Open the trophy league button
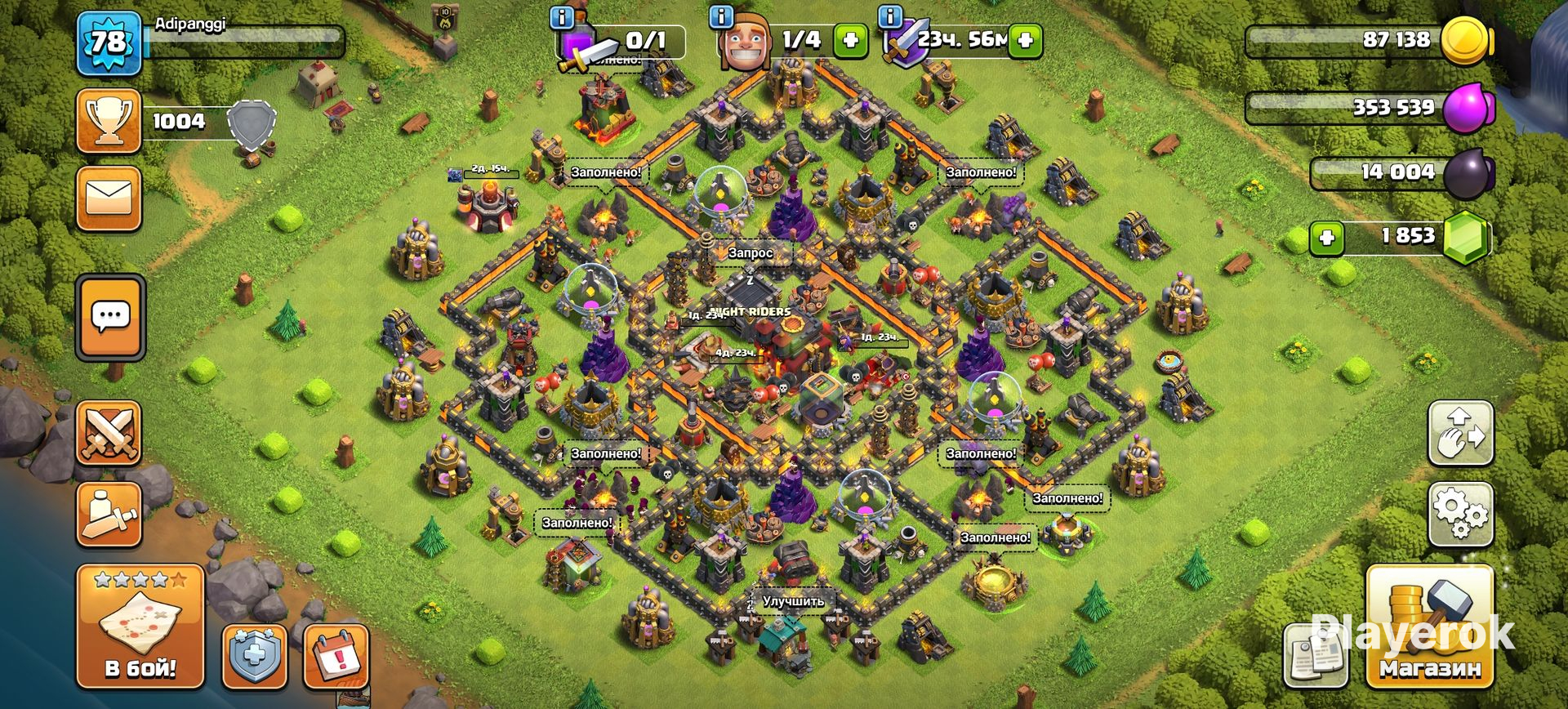This screenshot has width=1568, height=709. [x=109, y=122]
